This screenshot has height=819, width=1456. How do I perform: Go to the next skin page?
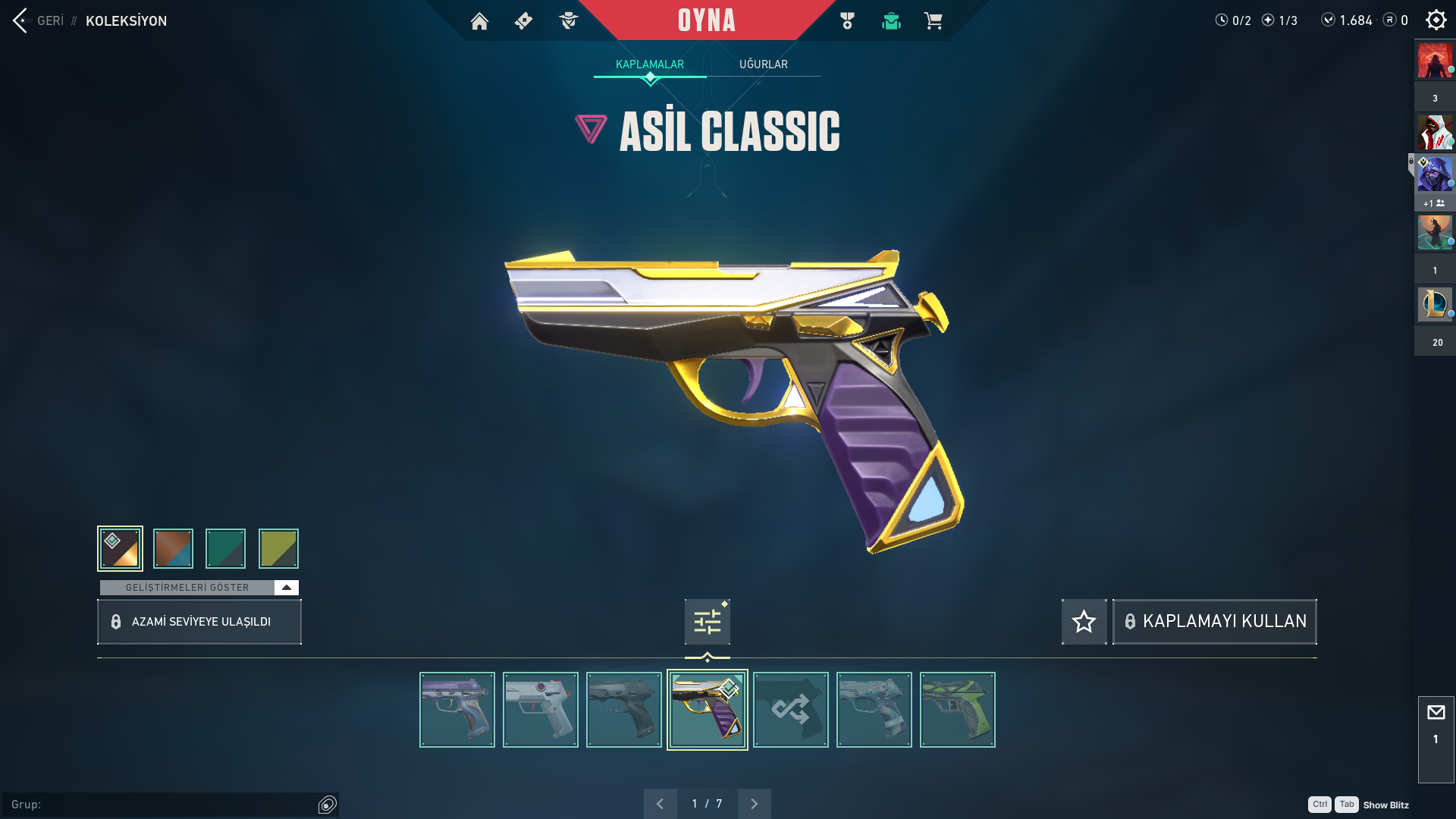click(754, 804)
